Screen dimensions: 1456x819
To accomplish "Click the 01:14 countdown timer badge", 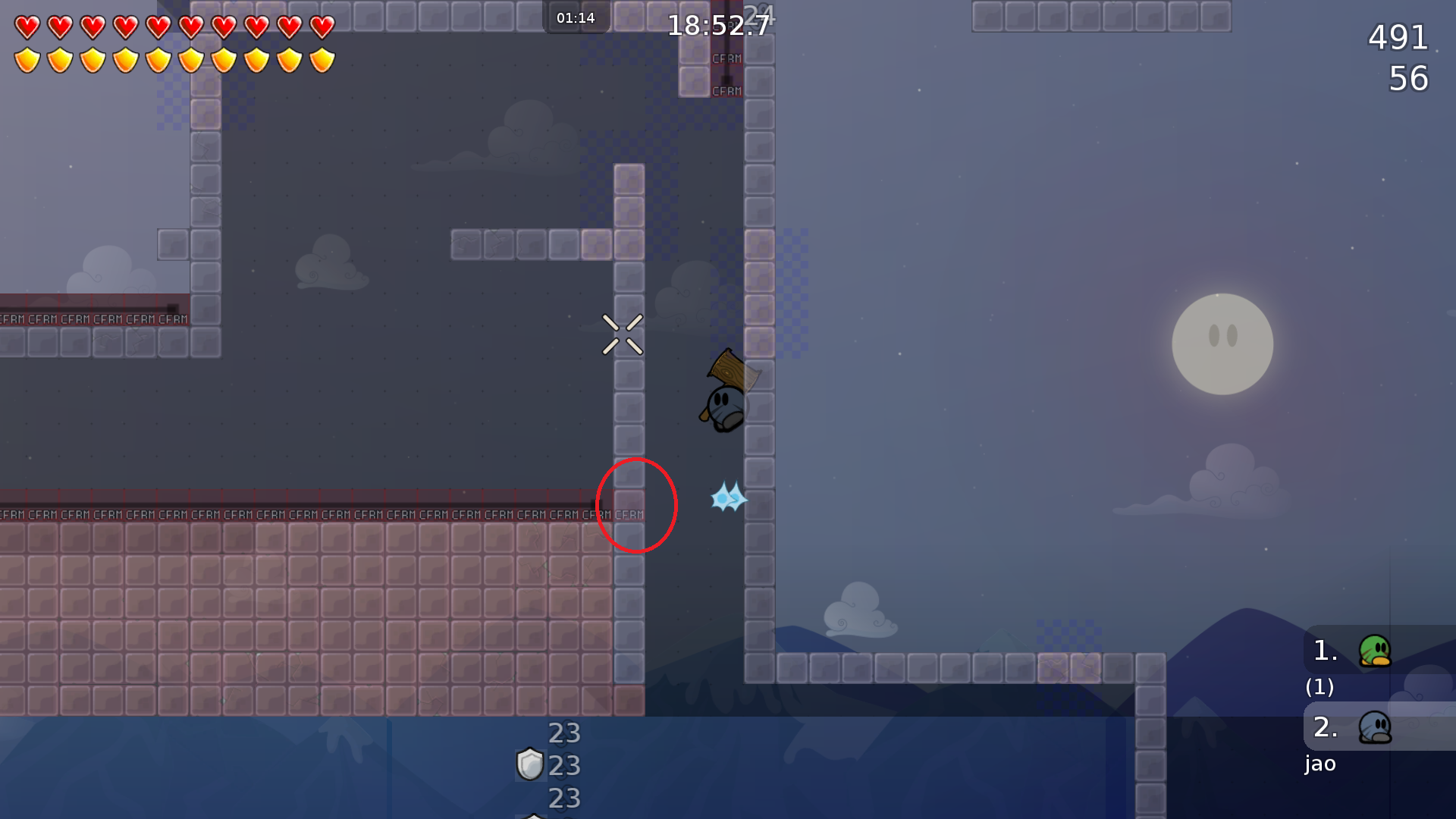I will pyautogui.click(x=576, y=17).
